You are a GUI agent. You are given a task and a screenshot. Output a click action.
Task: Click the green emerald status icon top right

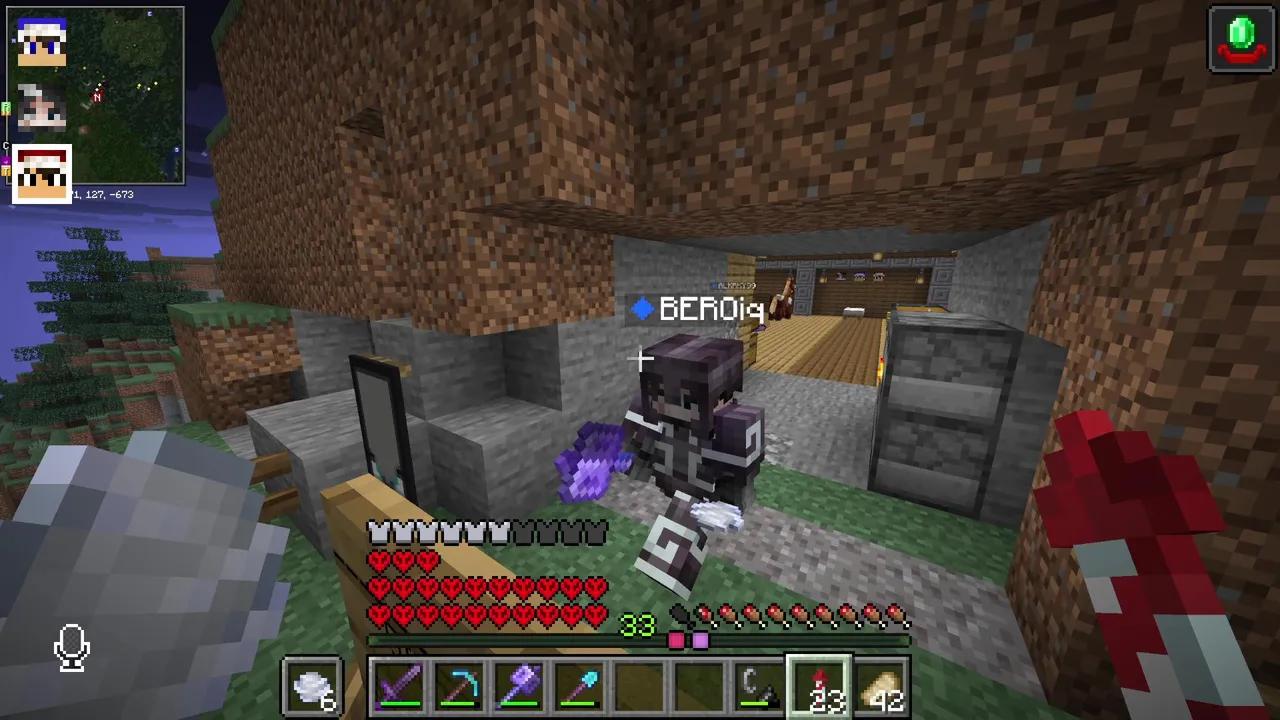point(1241,38)
